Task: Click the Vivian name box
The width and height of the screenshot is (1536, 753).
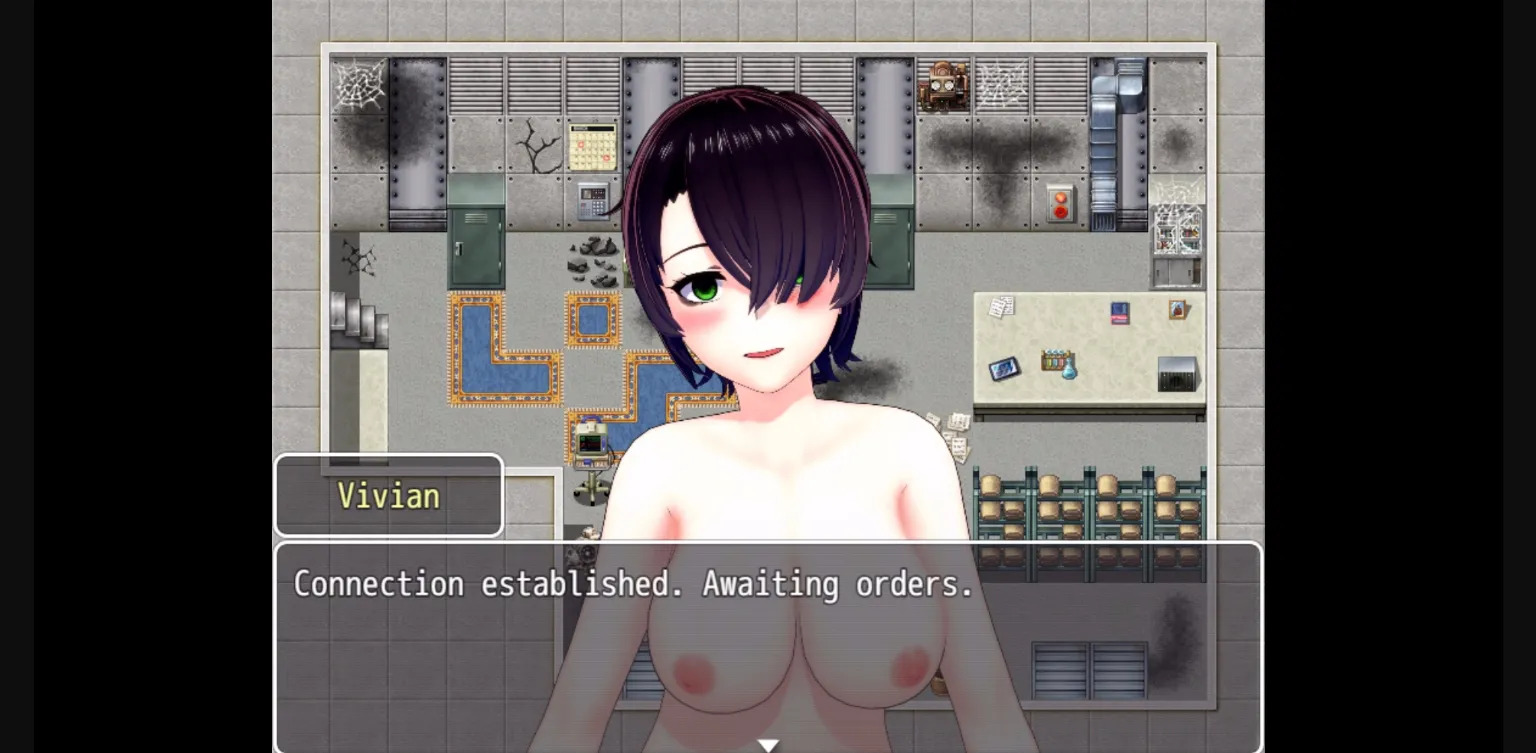Action: click(389, 496)
